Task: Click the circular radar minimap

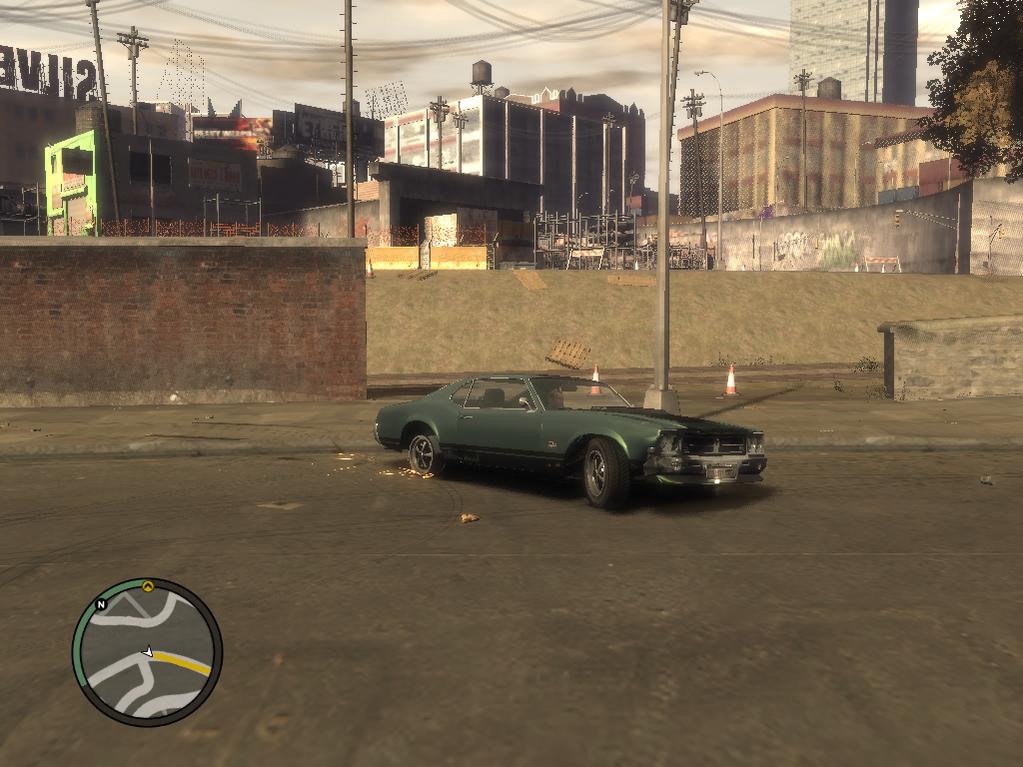Action: [x=147, y=652]
